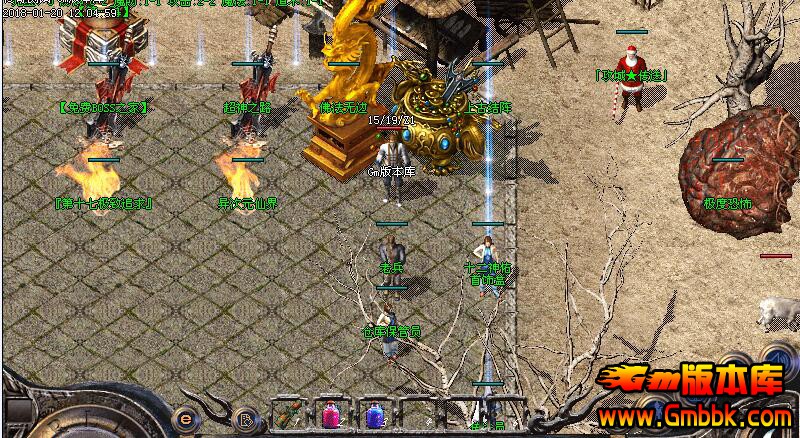Open the round document icon button
The height and width of the screenshot is (438, 800).
243,417
